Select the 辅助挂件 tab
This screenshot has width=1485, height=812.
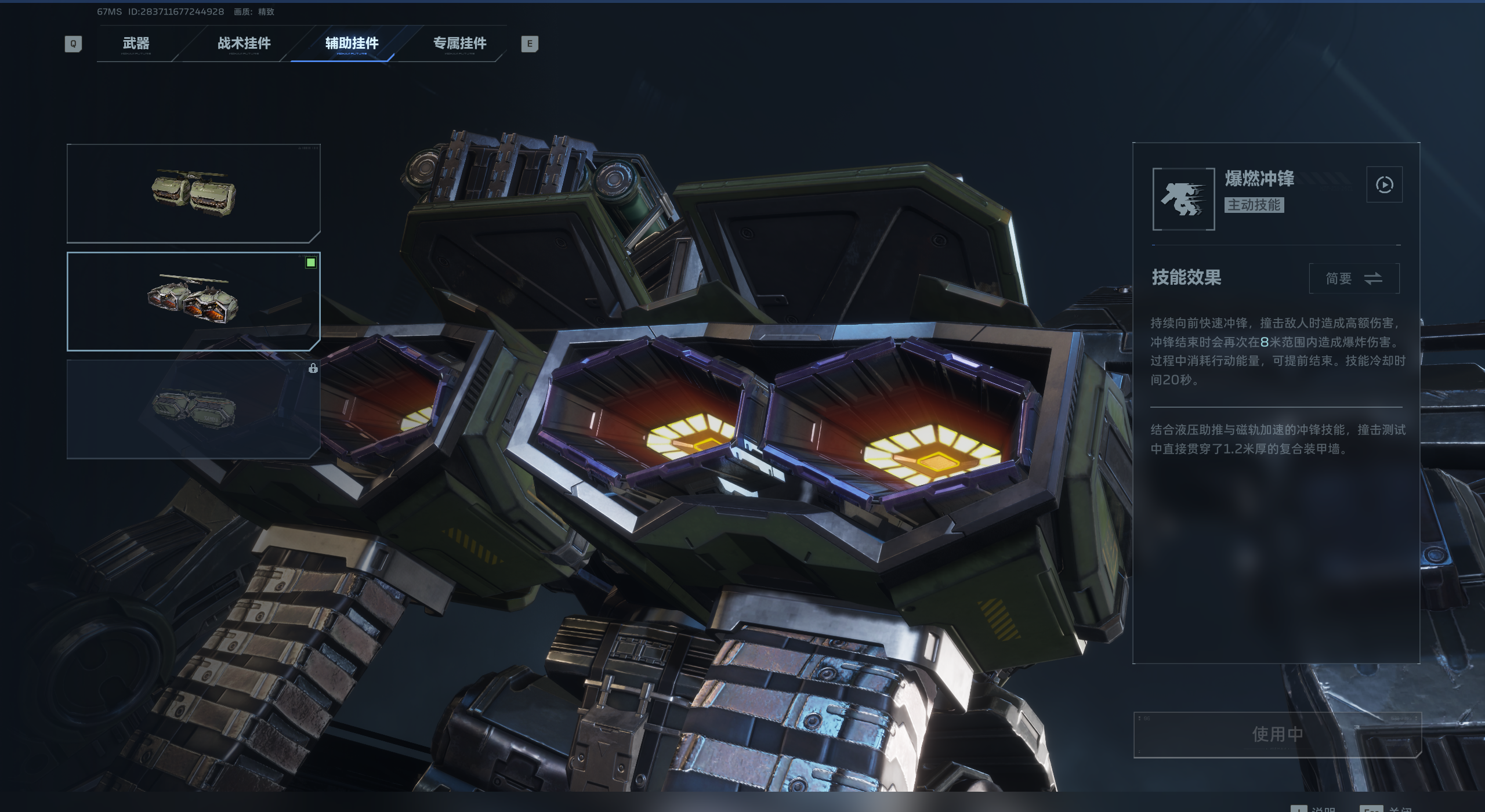(352, 43)
